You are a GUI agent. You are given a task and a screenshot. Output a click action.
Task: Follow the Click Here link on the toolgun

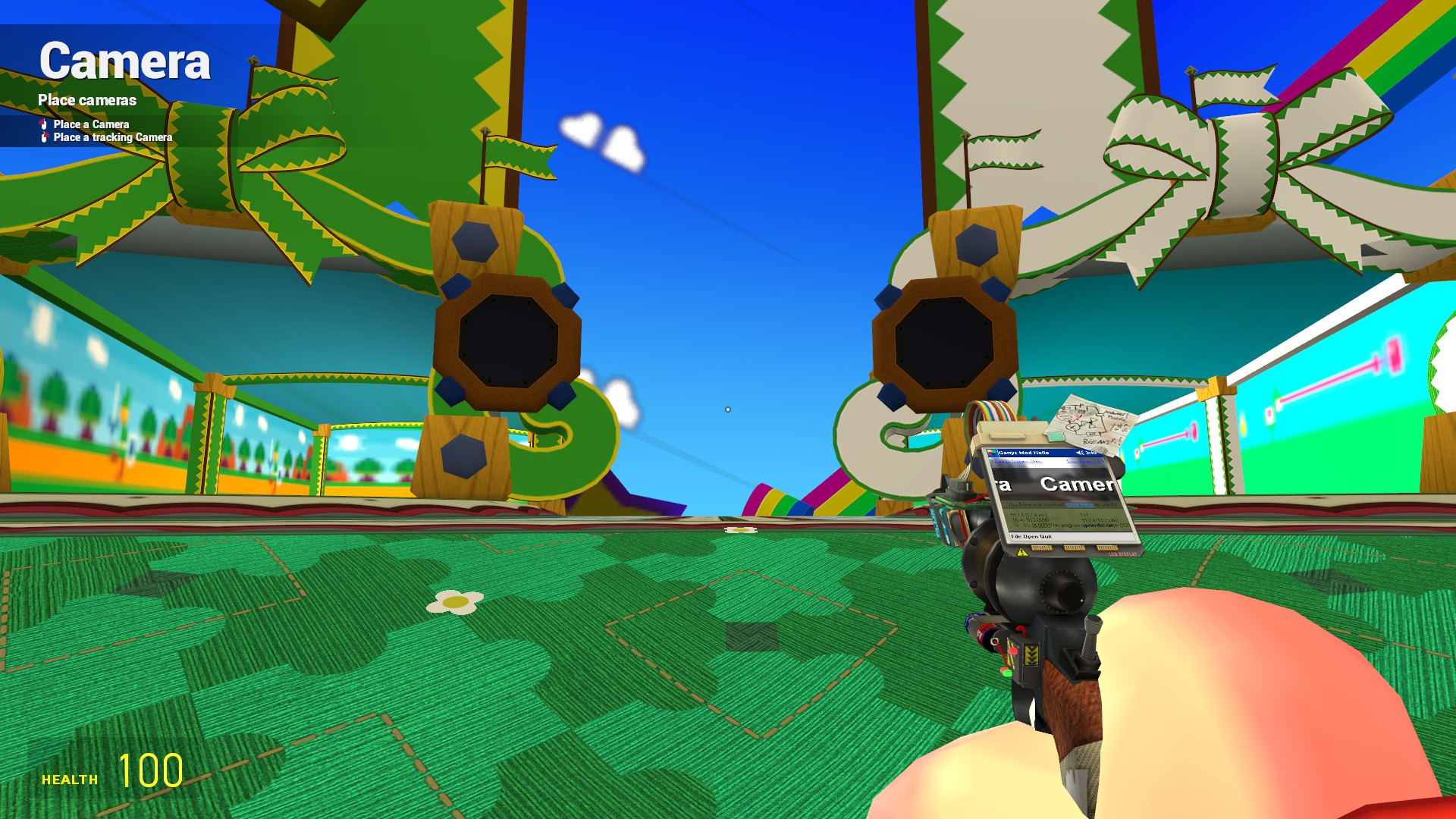[1080, 505]
